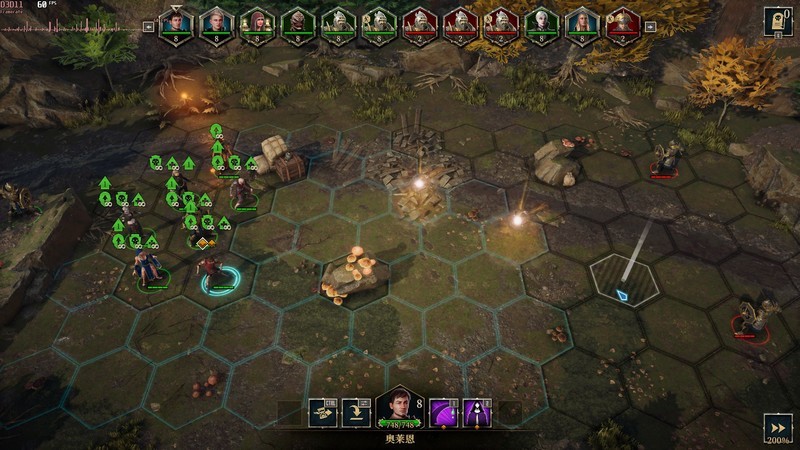800x450 pixels.
Task: Collapse turn order with the left-end arrow
Action: (x=148, y=28)
